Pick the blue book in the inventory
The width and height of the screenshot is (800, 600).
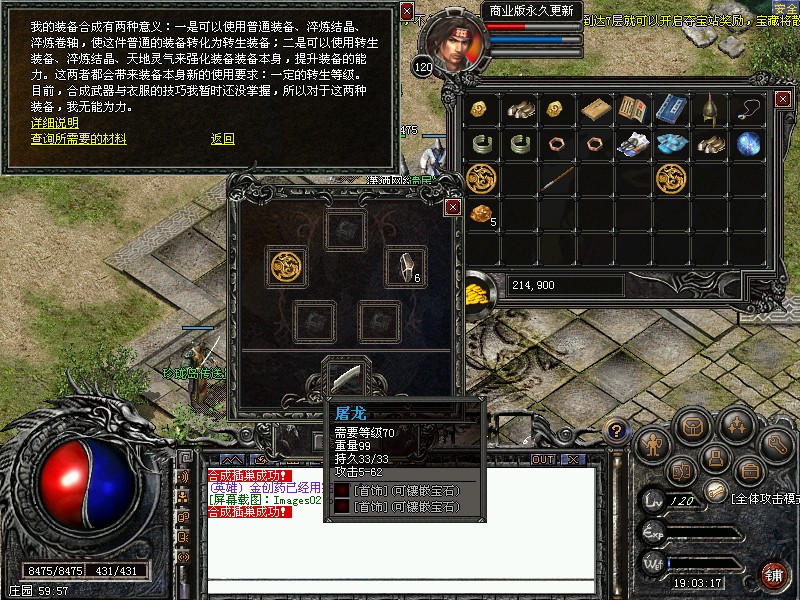(672, 109)
